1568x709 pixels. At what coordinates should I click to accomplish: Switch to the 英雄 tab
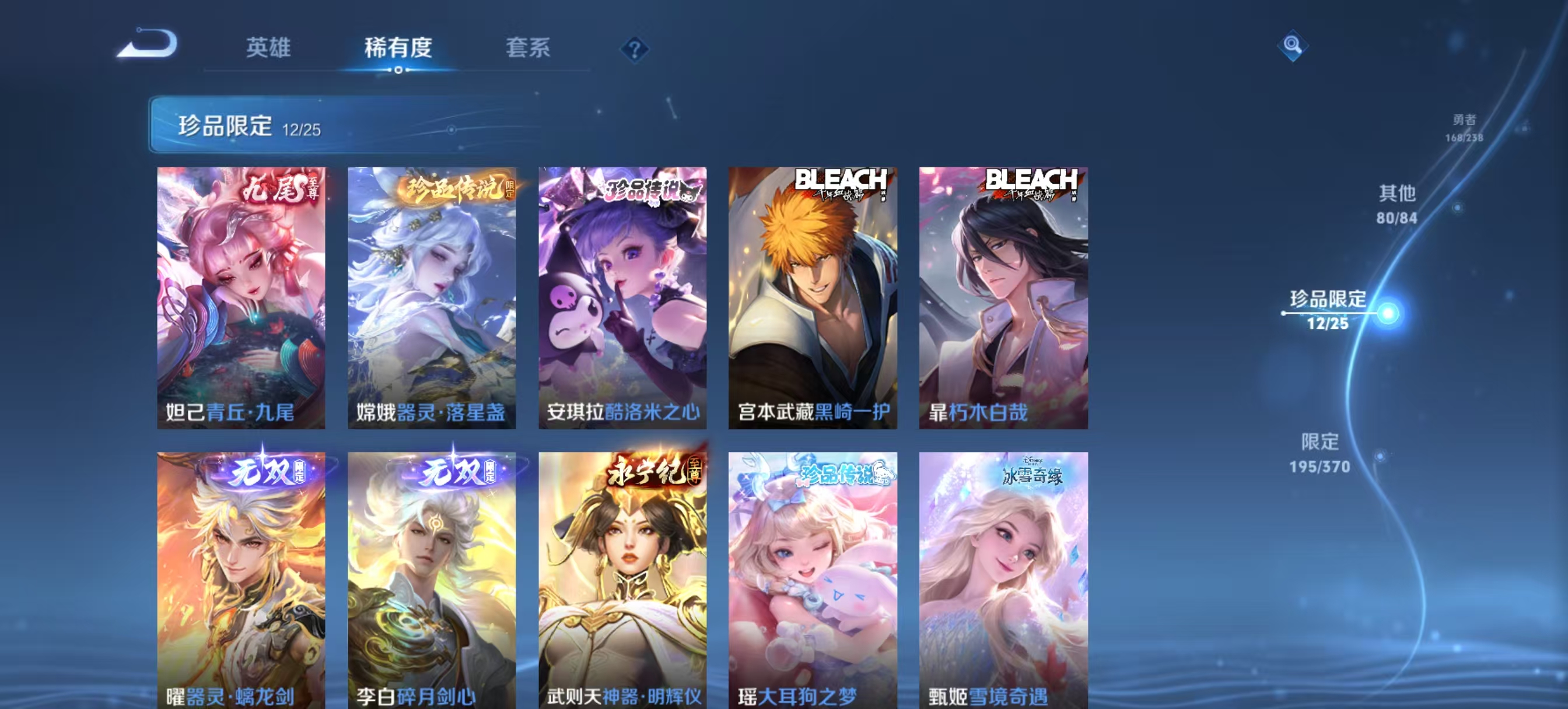[268, 47]
